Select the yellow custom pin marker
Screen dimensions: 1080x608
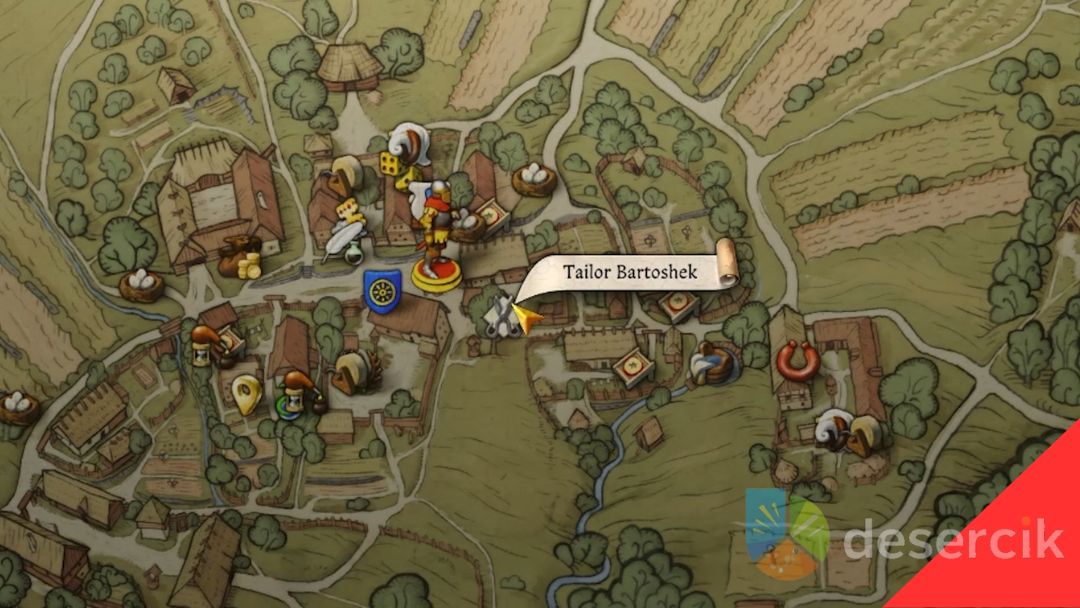[246, 394]
